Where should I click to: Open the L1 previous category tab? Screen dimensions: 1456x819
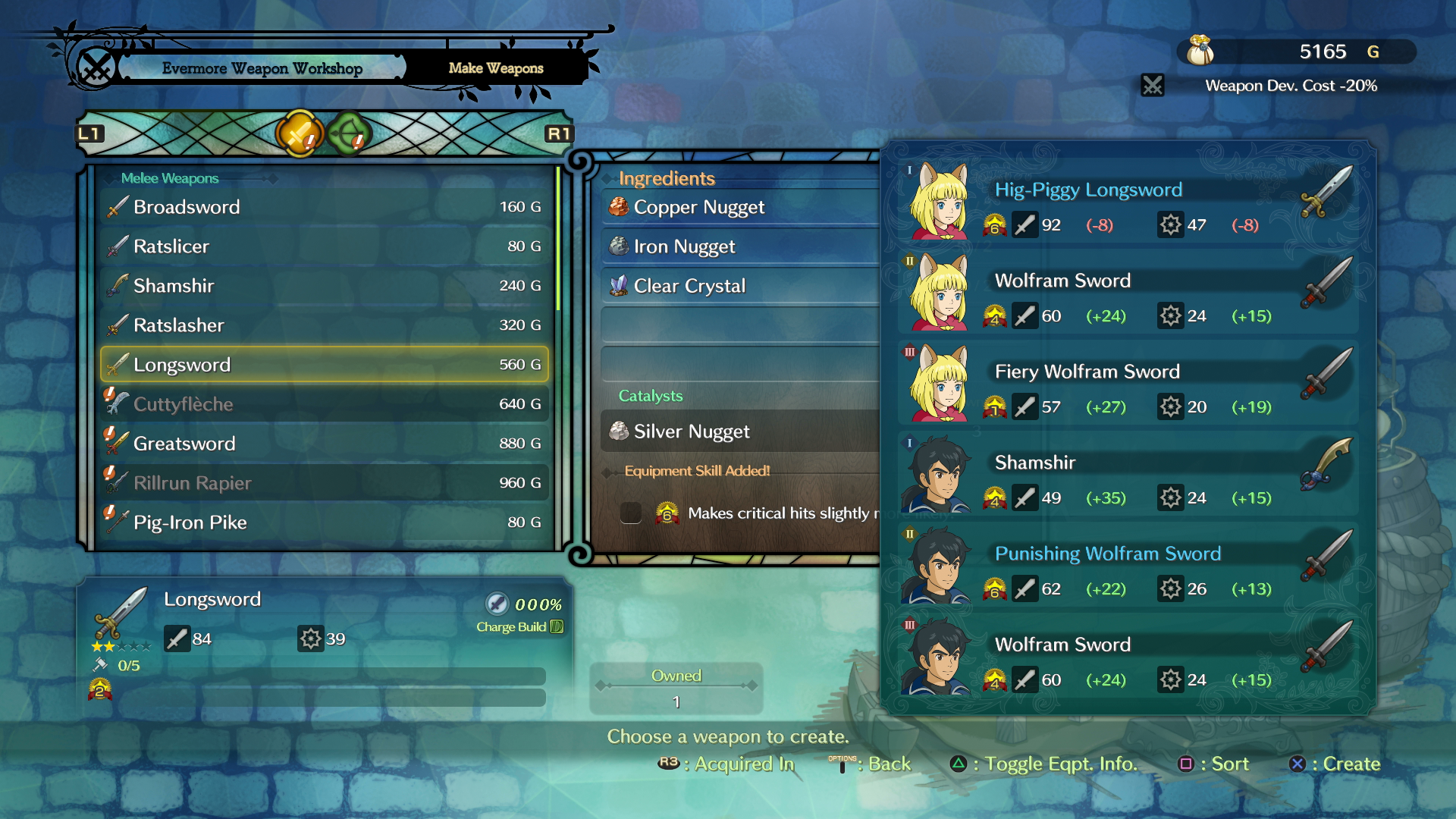(90, 133)
